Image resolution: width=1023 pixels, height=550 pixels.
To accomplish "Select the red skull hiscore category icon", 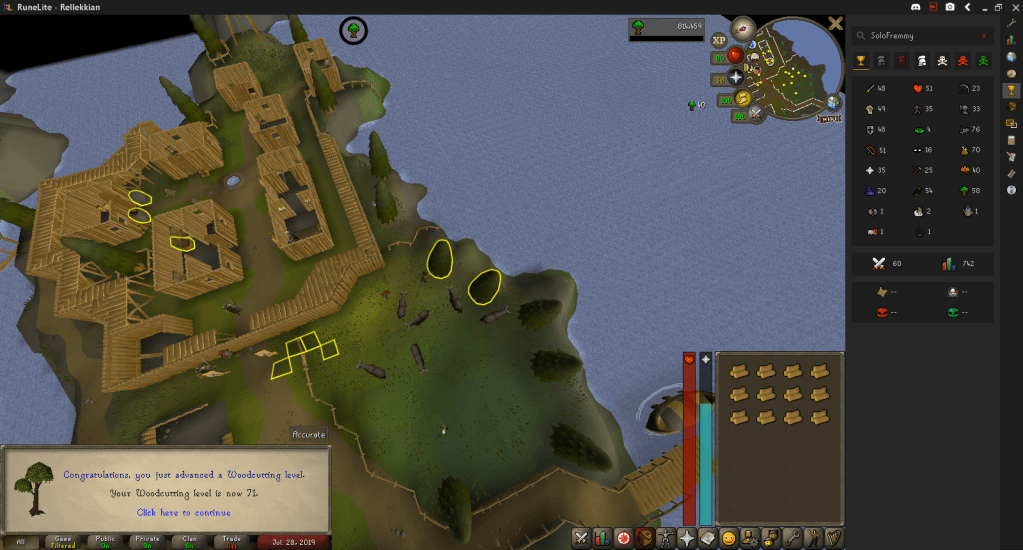I will 964,61.
